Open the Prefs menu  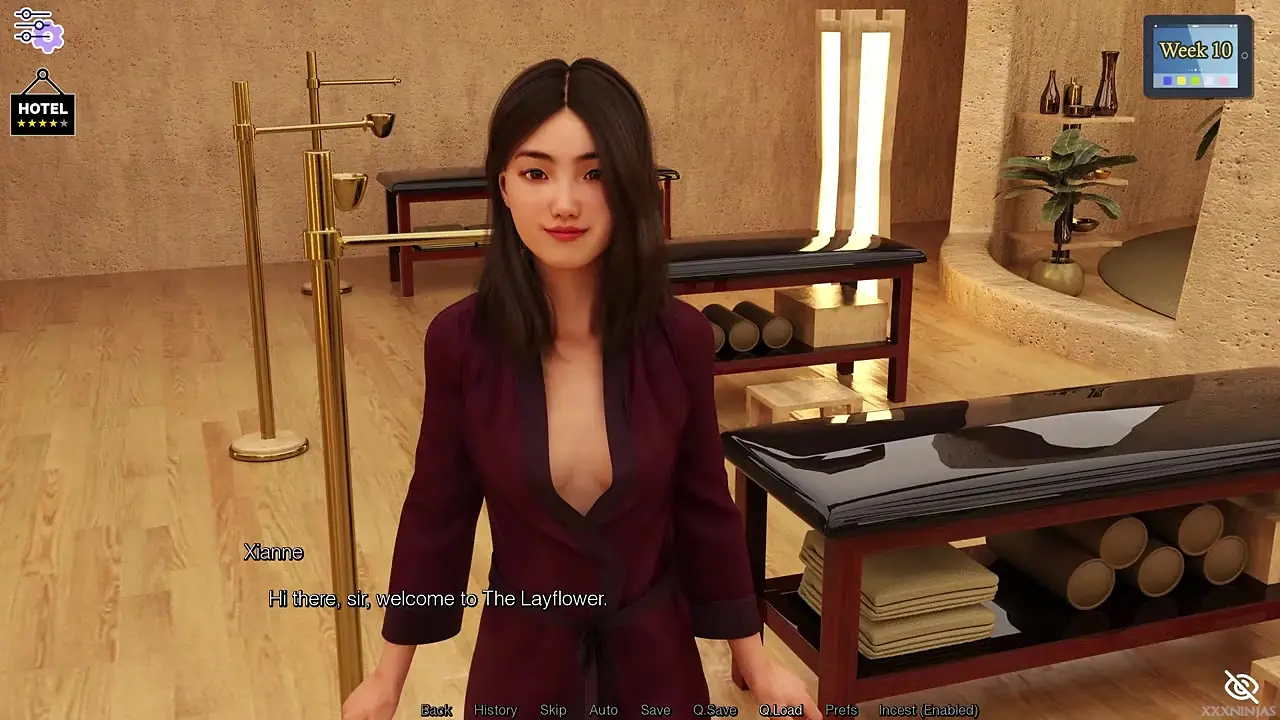841,710
